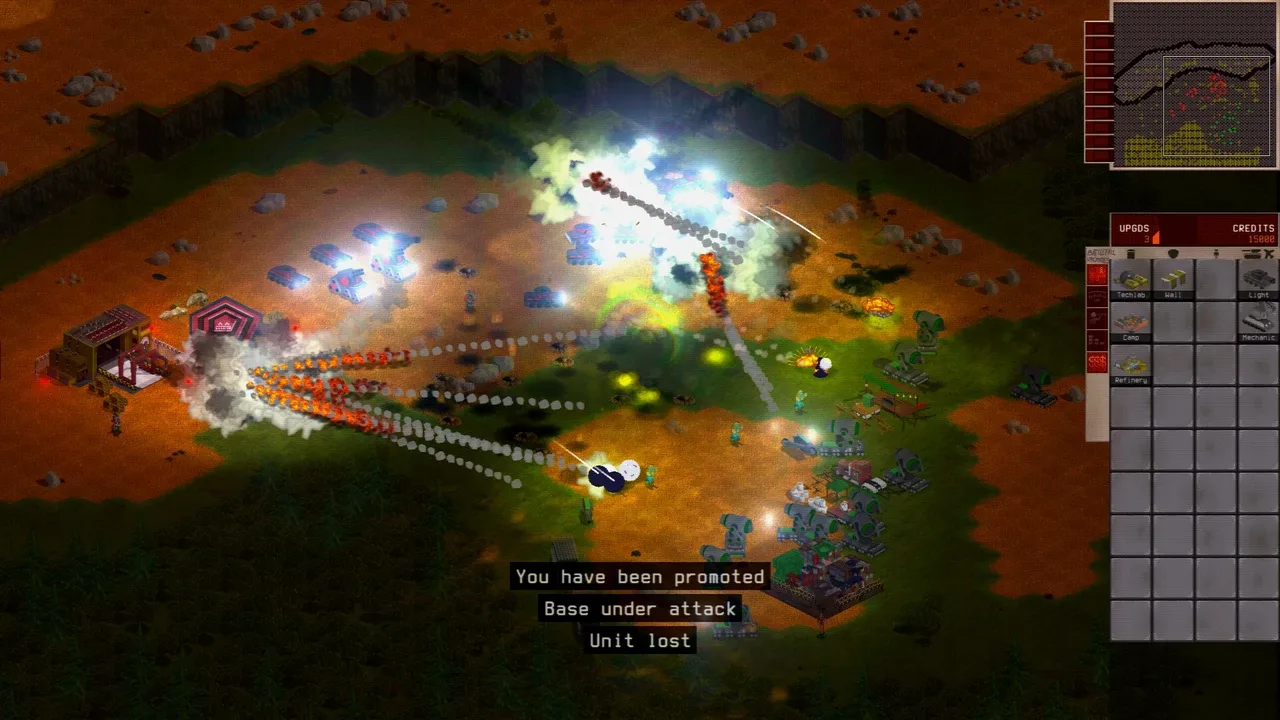Queue a Light tank for production

[x=1256, y=280]
